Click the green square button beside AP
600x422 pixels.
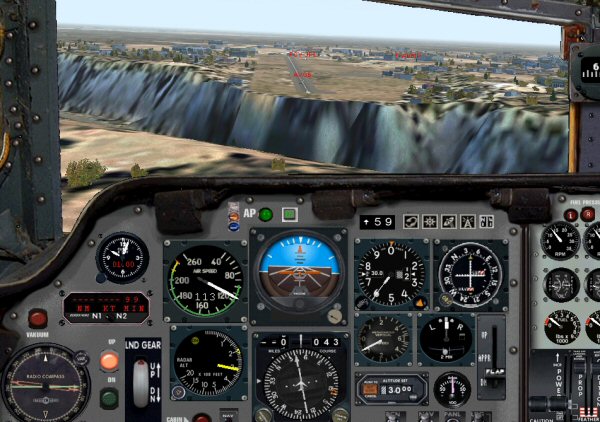pos(289,214)
